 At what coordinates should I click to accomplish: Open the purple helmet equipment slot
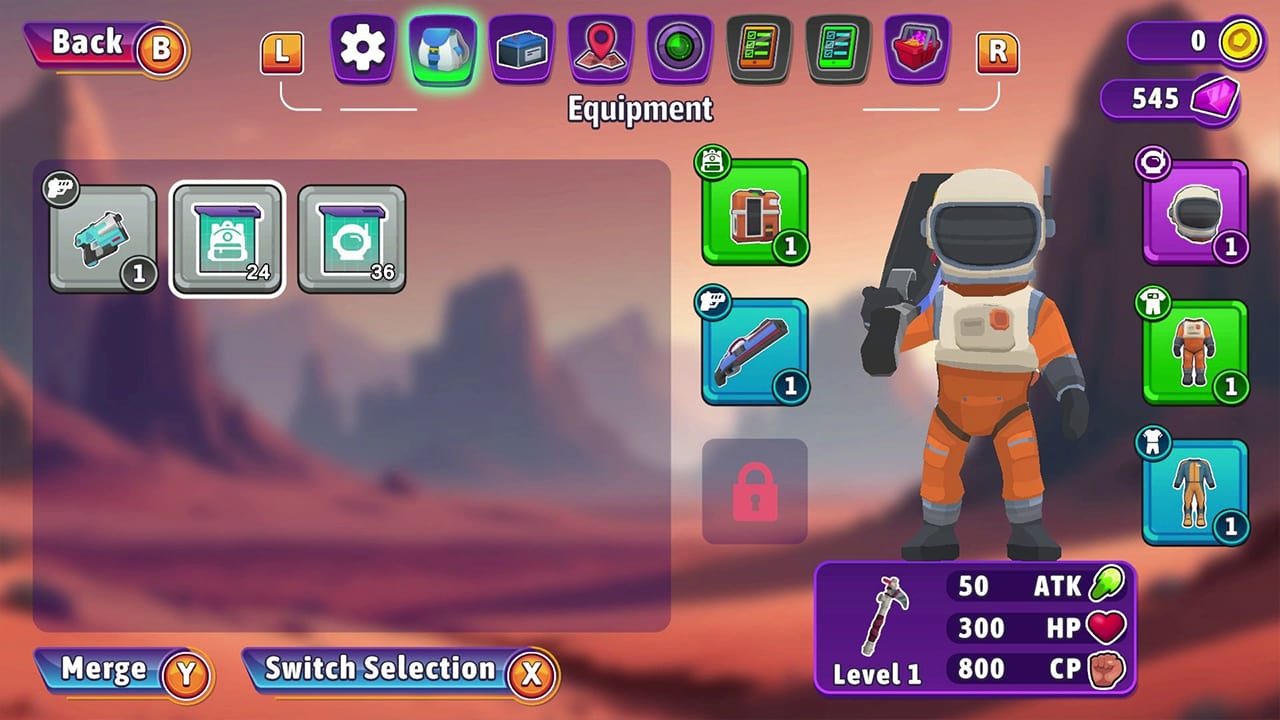point(1194,213)
